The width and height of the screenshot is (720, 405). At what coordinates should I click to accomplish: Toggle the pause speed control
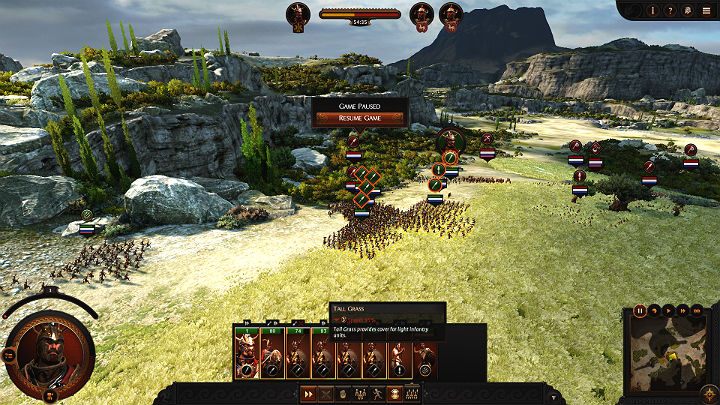(x=640, y=311)
